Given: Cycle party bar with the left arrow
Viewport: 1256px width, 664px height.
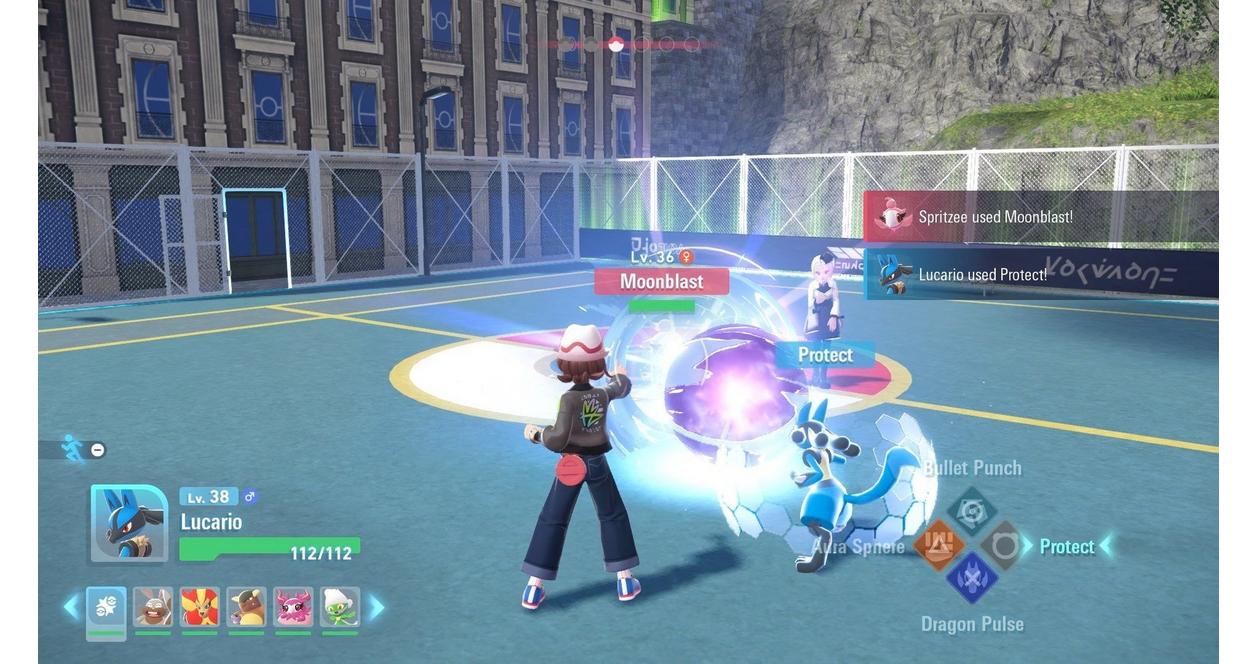Looking at the screenshot, I should click(x=71, y=607).
